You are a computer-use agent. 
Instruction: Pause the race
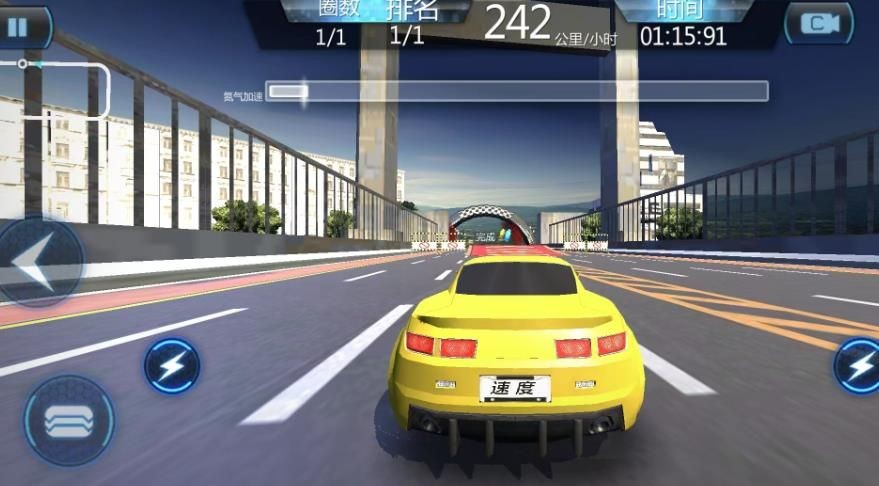point(20,26)
